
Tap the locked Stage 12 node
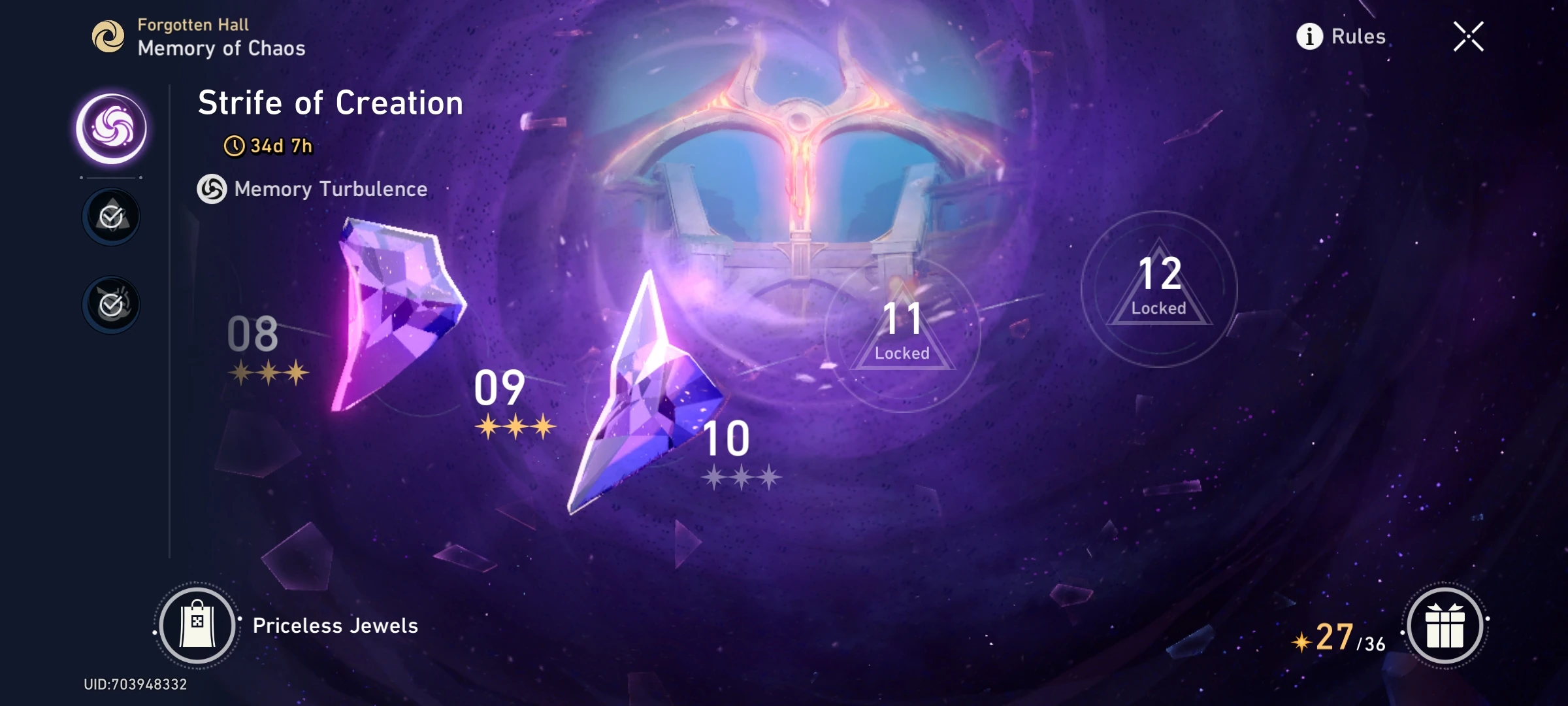(1160, 288)
